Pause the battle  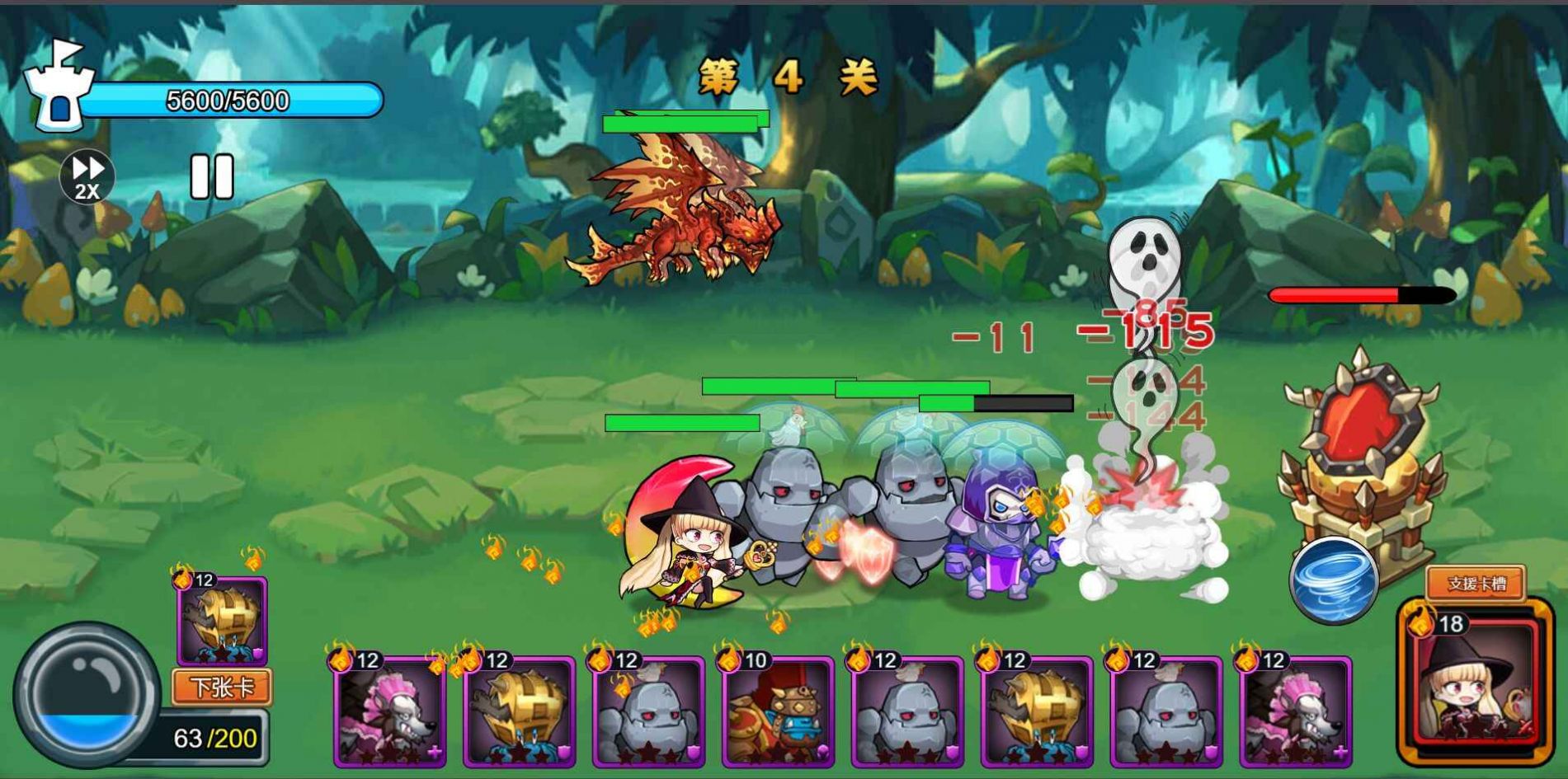(212, 176)
